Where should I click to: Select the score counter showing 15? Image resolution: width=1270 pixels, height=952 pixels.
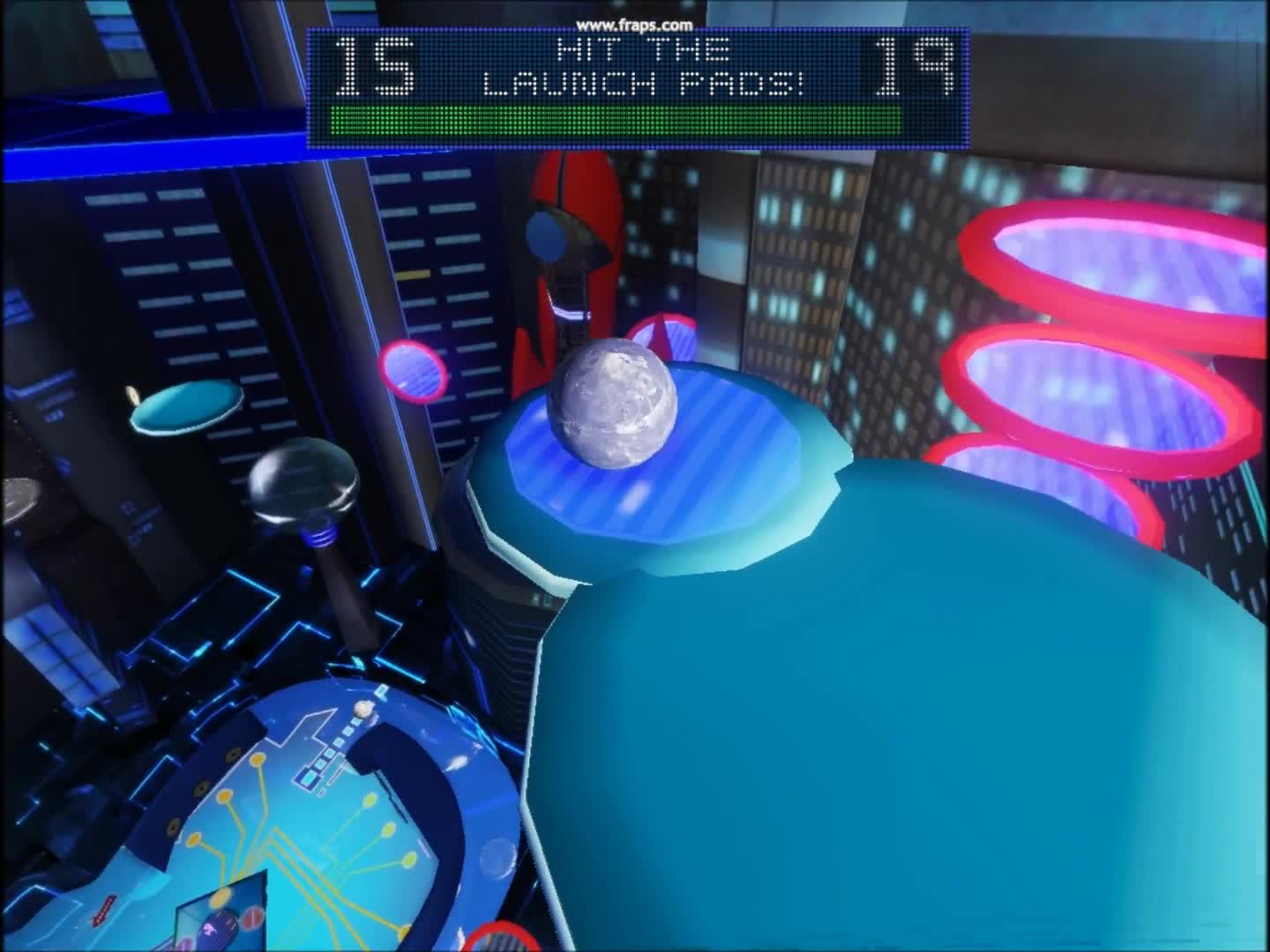[375, 66]
